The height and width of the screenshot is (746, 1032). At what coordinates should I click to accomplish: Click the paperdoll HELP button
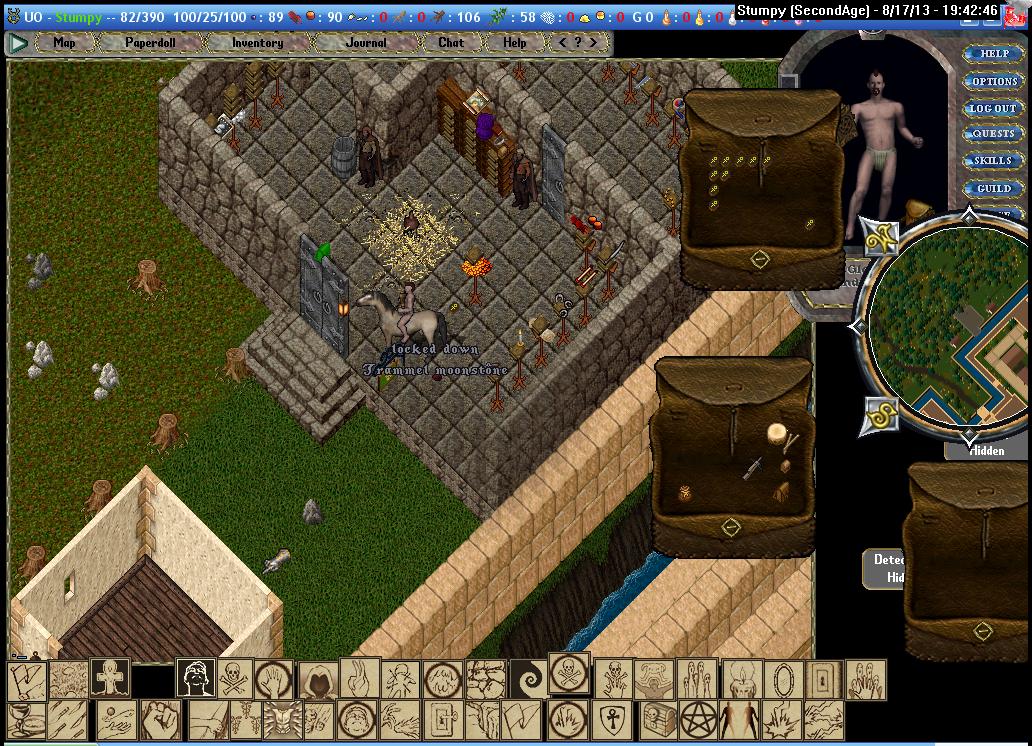[992, 54]
